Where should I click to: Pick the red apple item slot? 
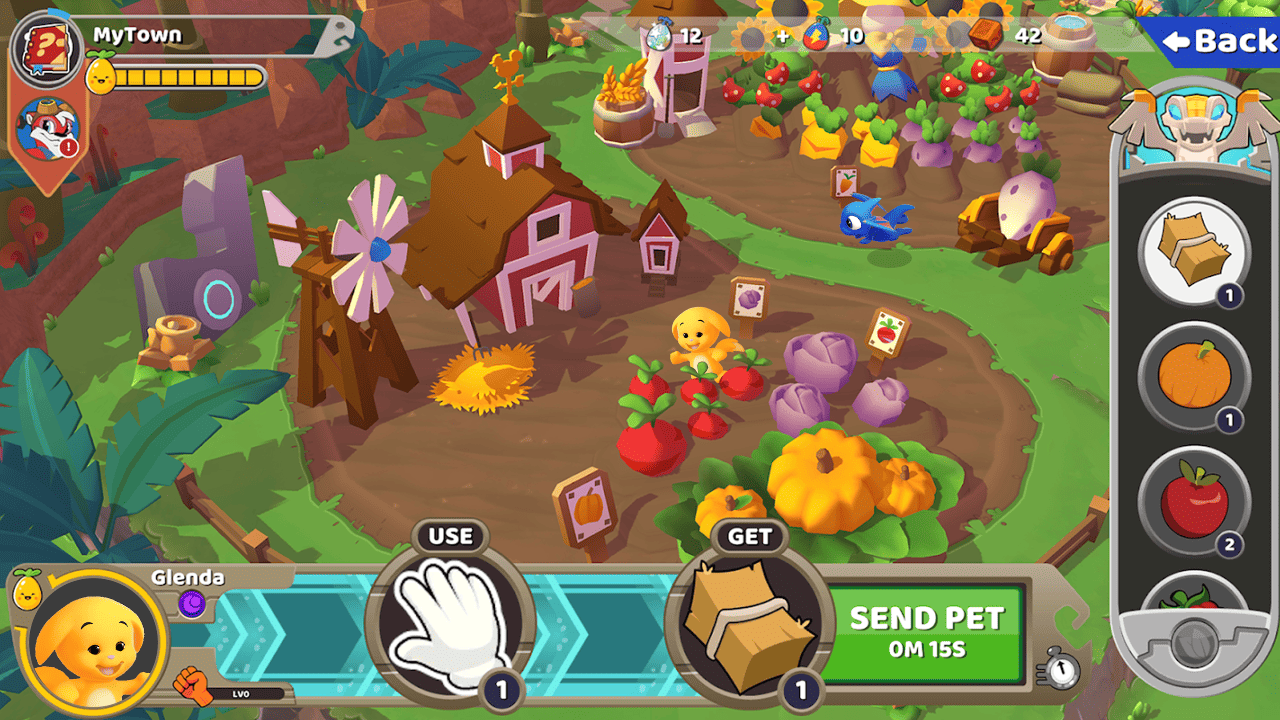1194,502
